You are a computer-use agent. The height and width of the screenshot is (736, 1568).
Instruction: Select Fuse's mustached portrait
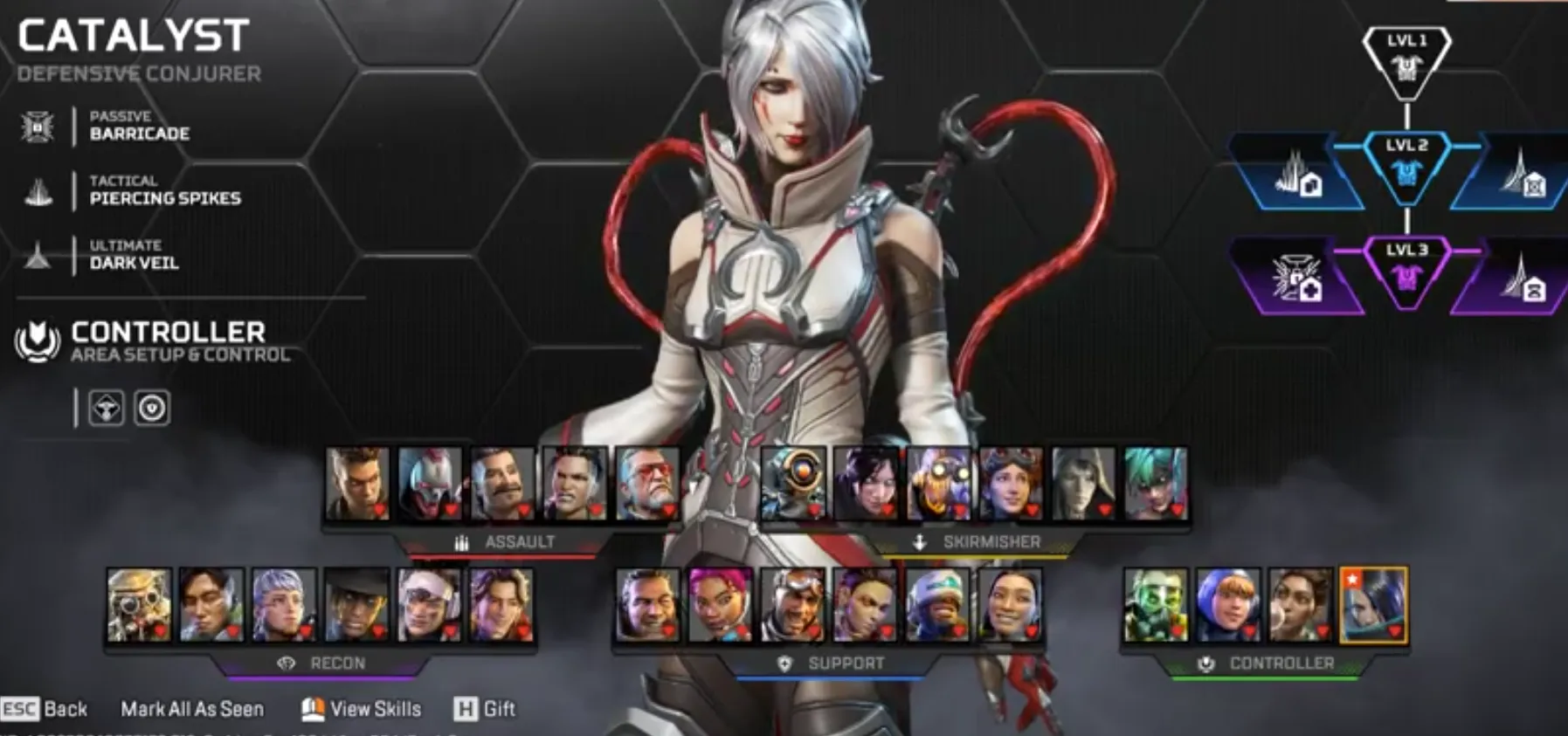click(x=502, y=484)
